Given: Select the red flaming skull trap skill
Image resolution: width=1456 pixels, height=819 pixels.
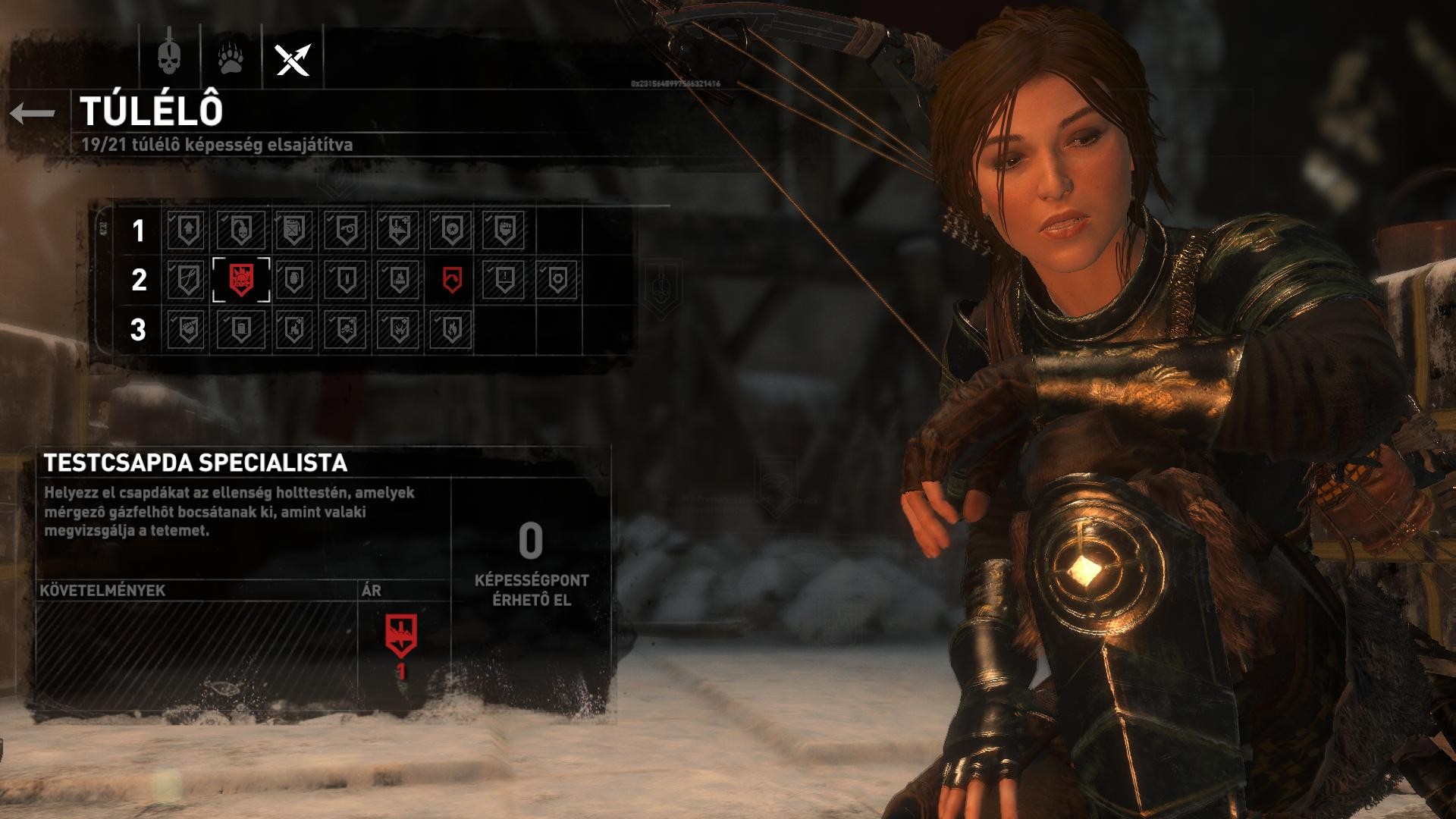Looking at the screenshot, I should click(240, 280).
